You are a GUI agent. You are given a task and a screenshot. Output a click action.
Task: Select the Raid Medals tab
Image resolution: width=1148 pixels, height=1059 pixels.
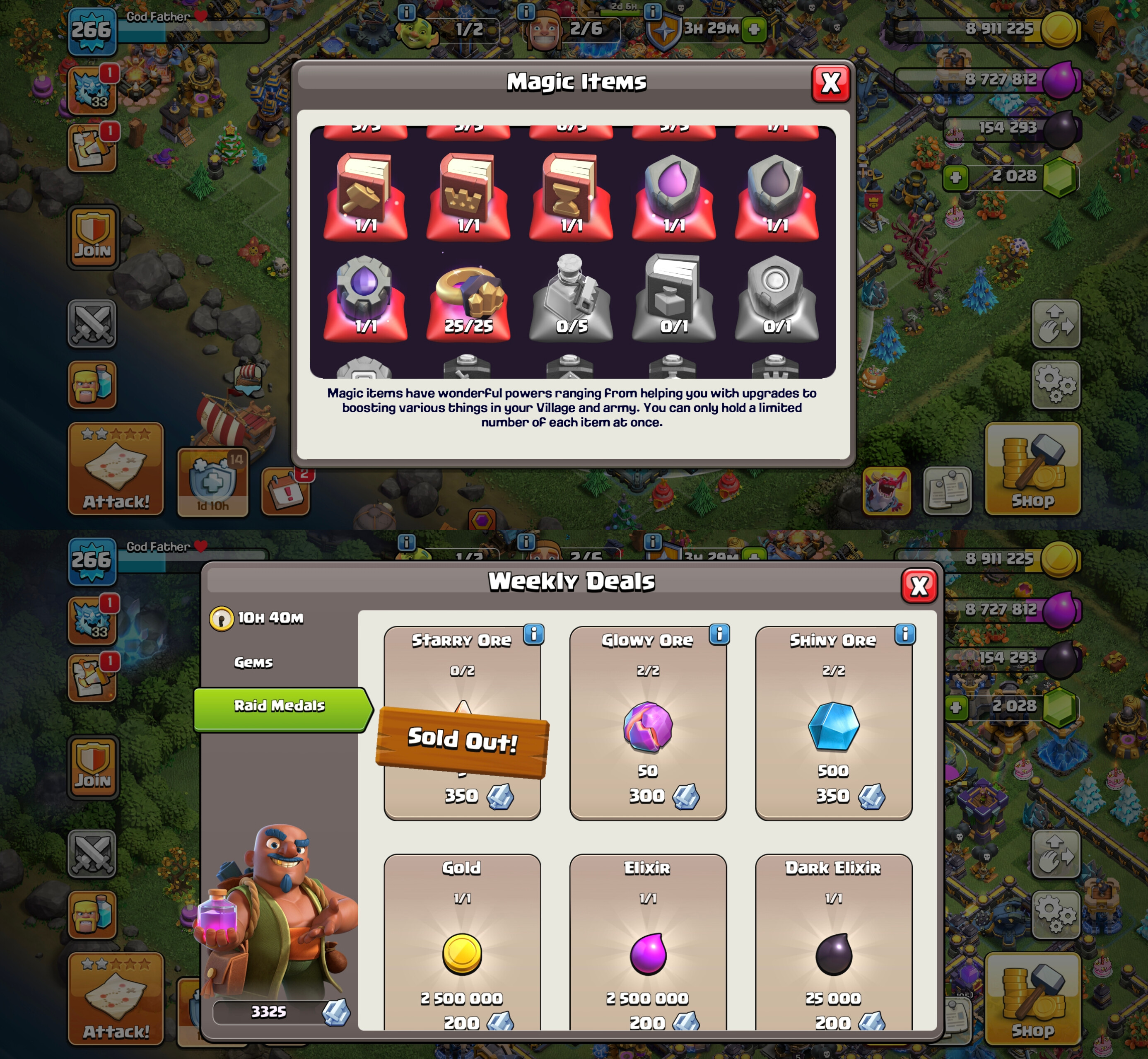tap(280, 705)
